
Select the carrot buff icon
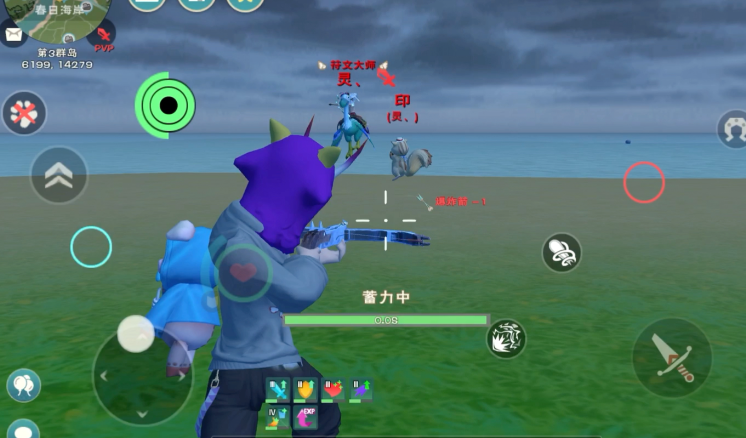(278, 416)
